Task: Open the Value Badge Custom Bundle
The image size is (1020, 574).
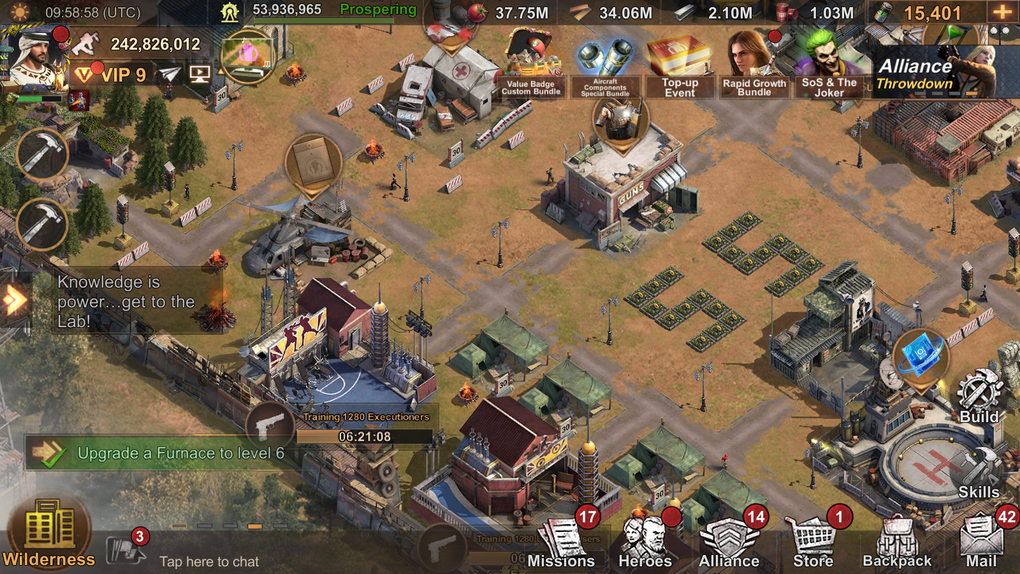Action: (x=530, y=66)
